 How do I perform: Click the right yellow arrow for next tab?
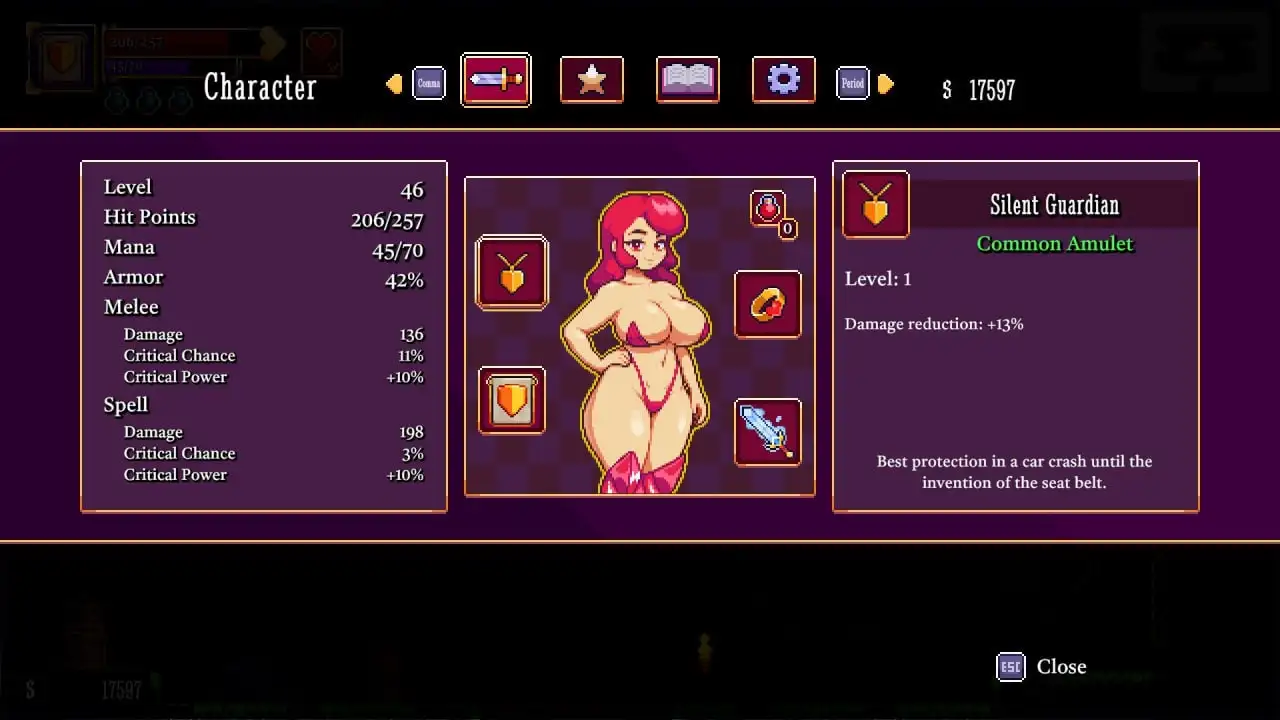click(x=886, y=84)
